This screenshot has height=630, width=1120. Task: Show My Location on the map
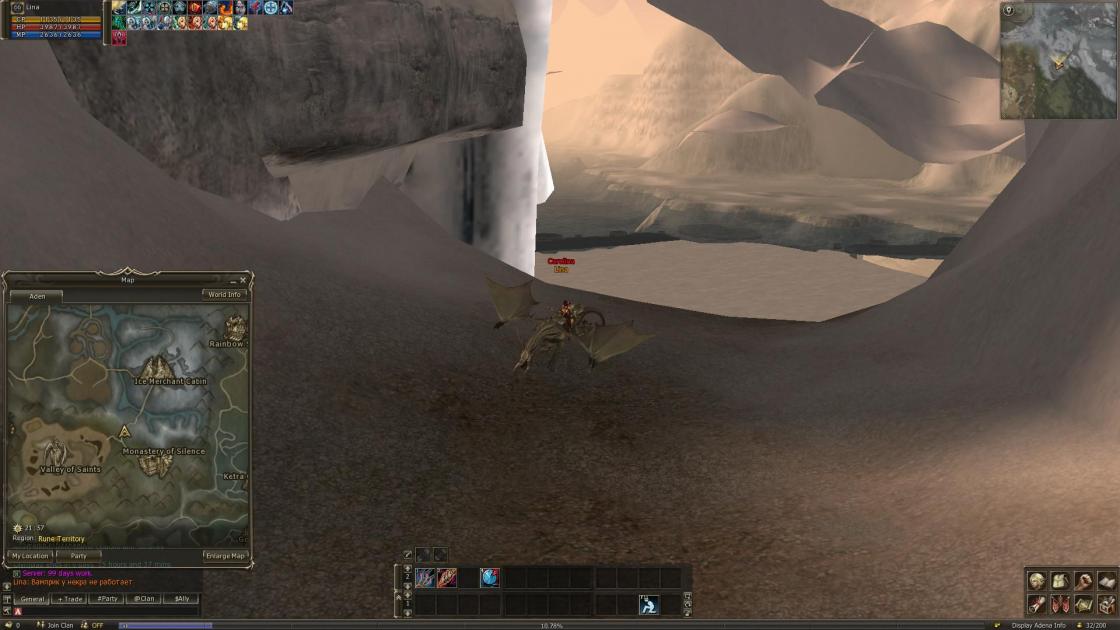click(30, 556)
